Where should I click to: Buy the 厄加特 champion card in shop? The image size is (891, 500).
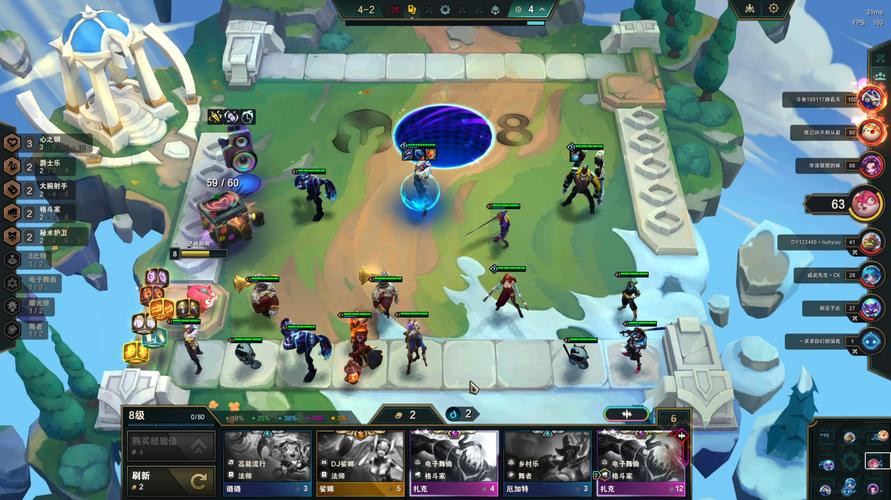(547, 462)
